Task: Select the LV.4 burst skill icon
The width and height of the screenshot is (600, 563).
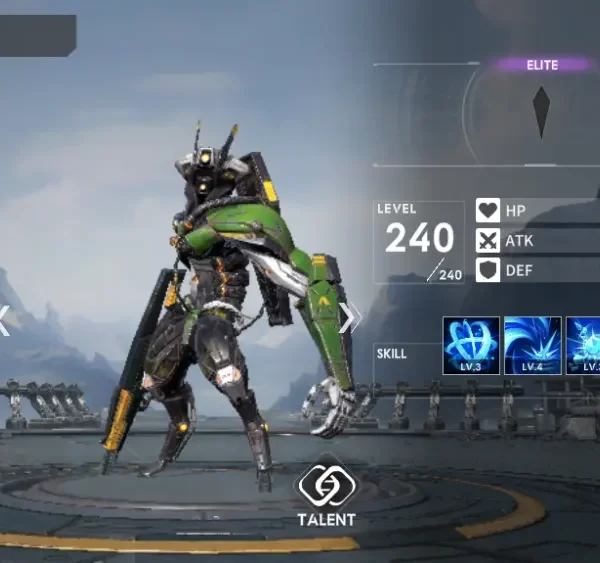Action: point(532,345)
